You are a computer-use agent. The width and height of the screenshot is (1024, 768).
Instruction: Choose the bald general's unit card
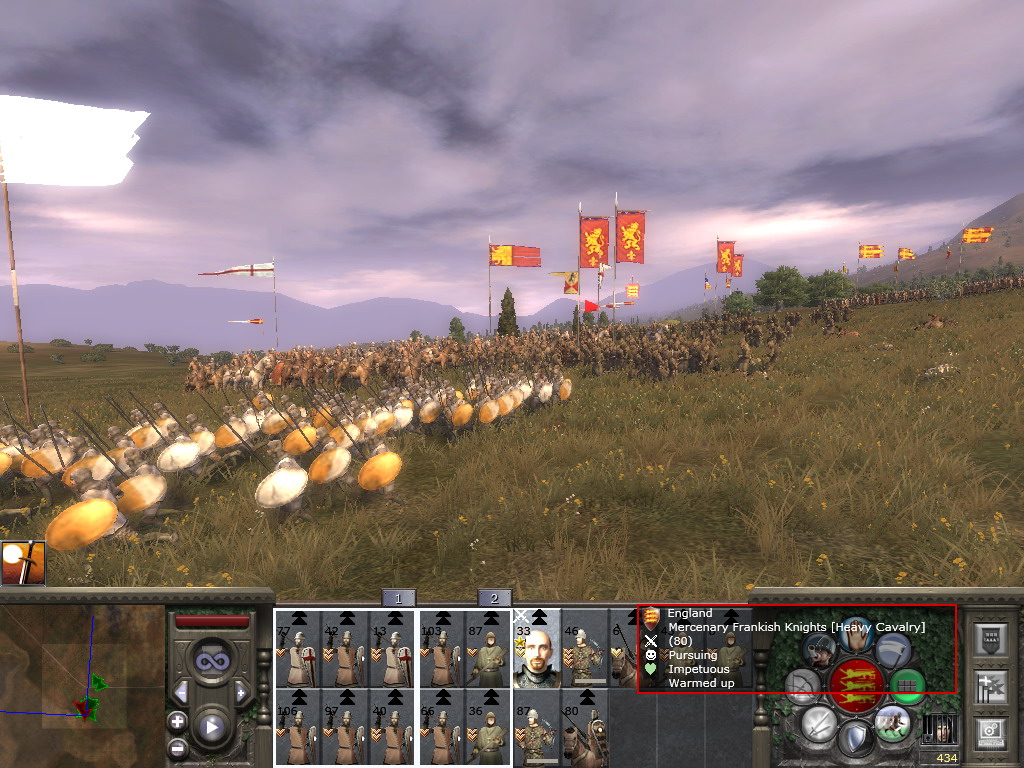point(535,649)
